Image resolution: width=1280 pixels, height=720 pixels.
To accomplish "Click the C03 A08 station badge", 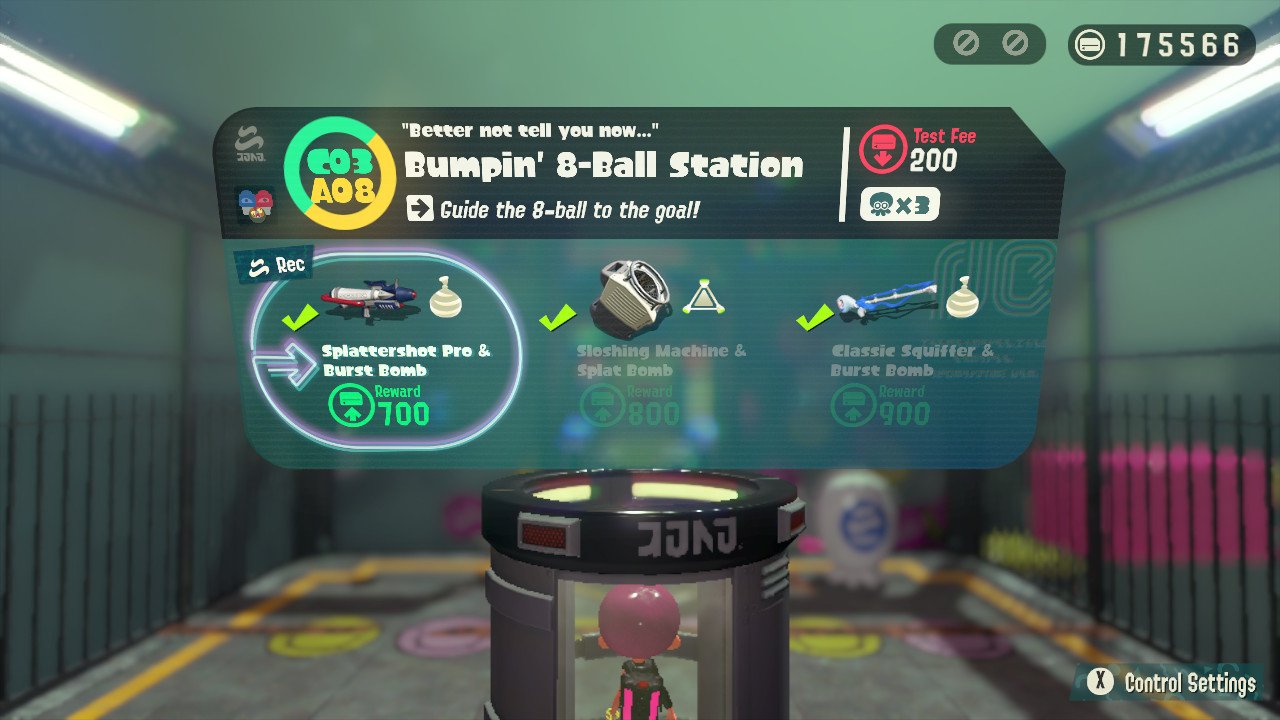I will [x=341, y=172].
